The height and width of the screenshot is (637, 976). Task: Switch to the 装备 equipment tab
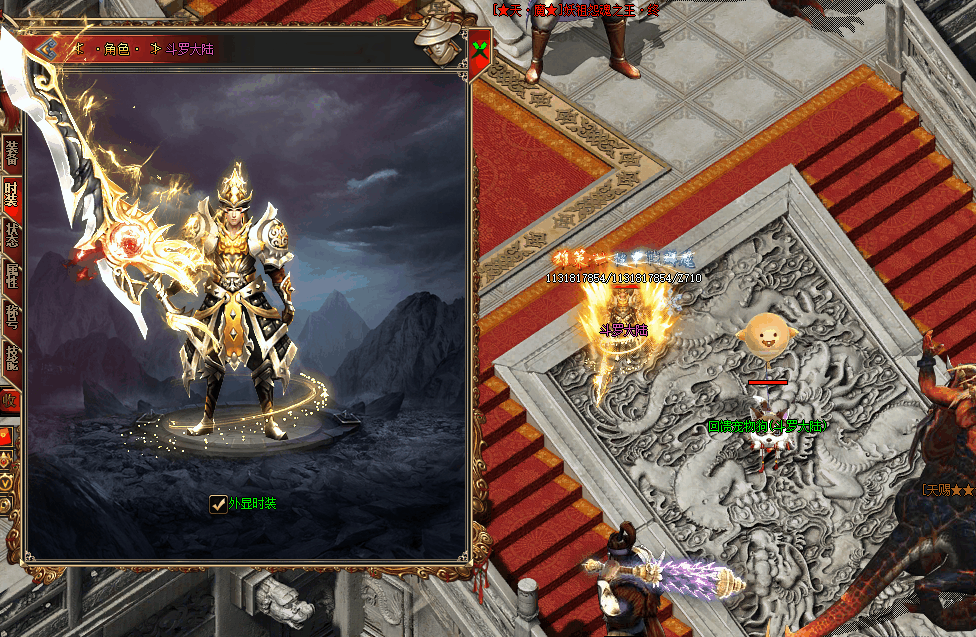click(11, 152)
